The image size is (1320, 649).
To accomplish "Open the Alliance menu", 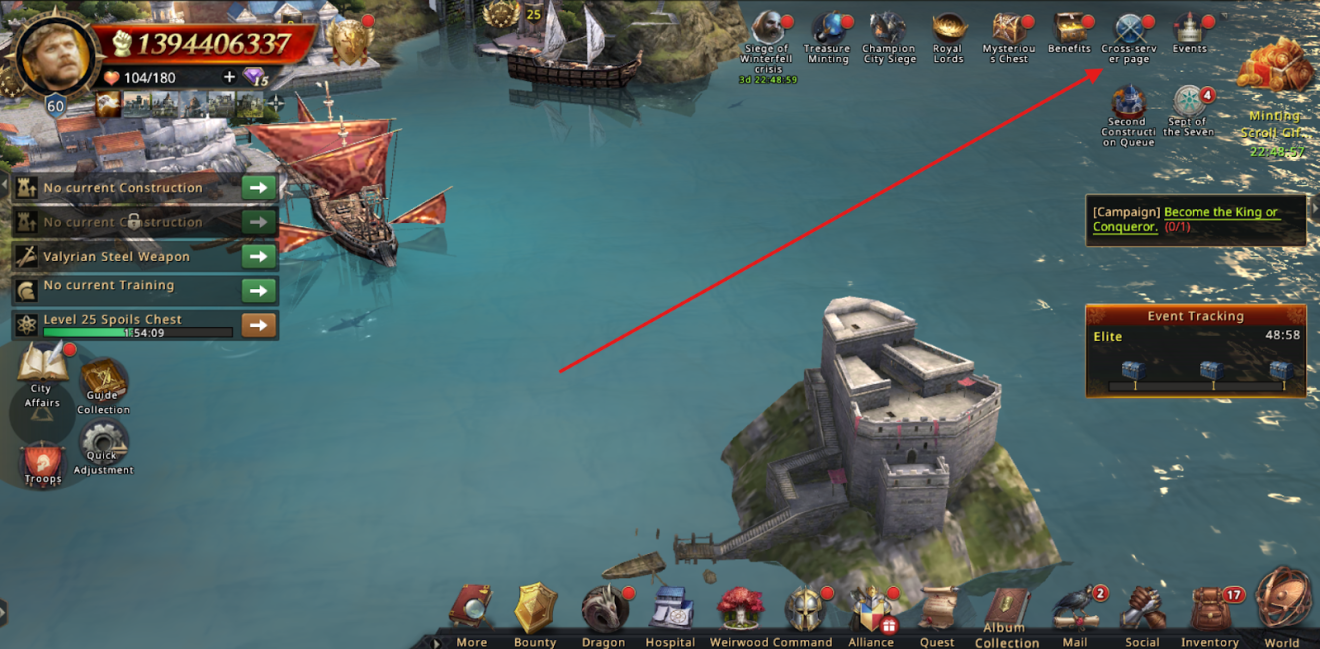I will [x=871, y=610].
